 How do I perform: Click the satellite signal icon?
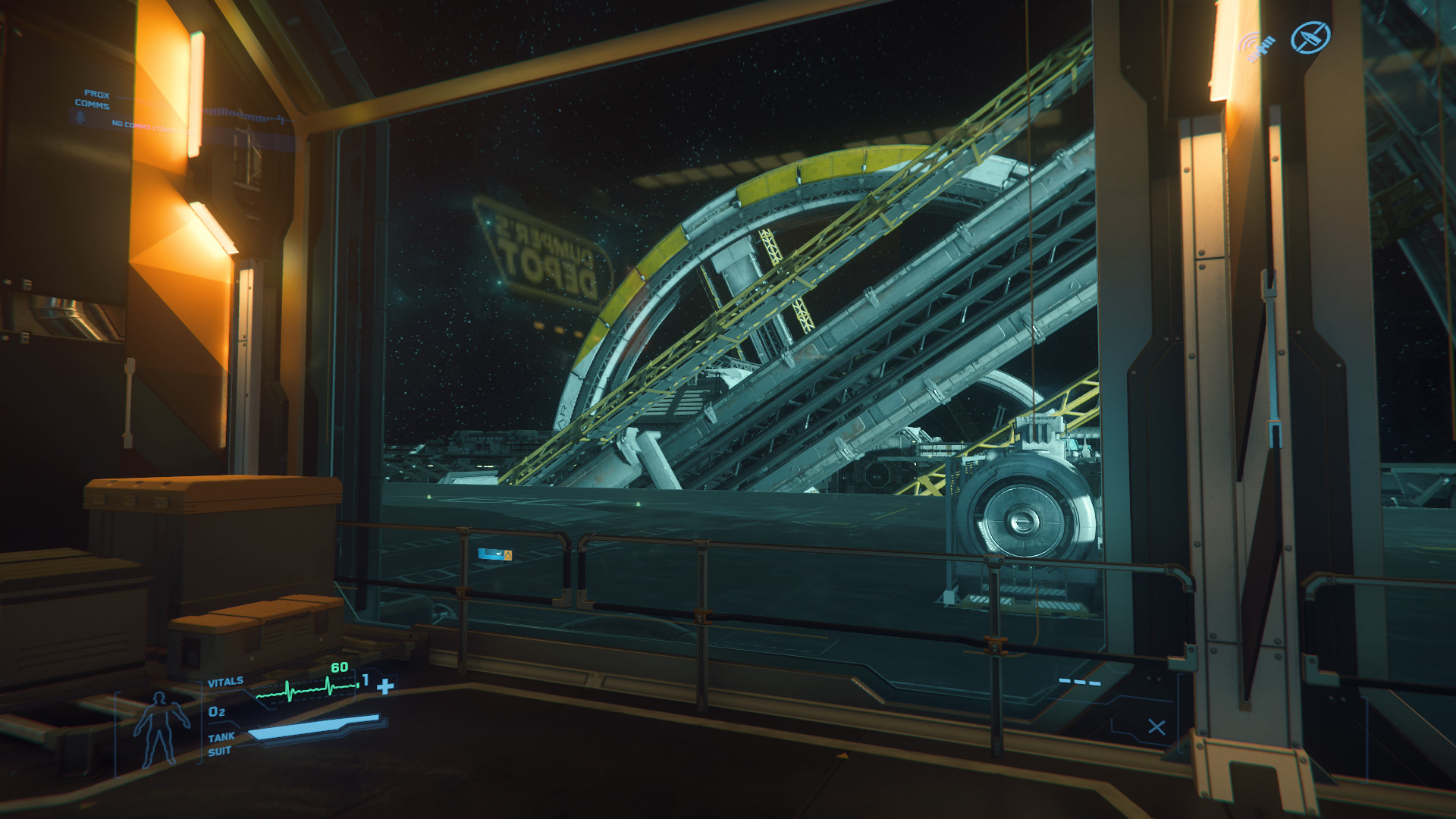(x=1259, y=47)
